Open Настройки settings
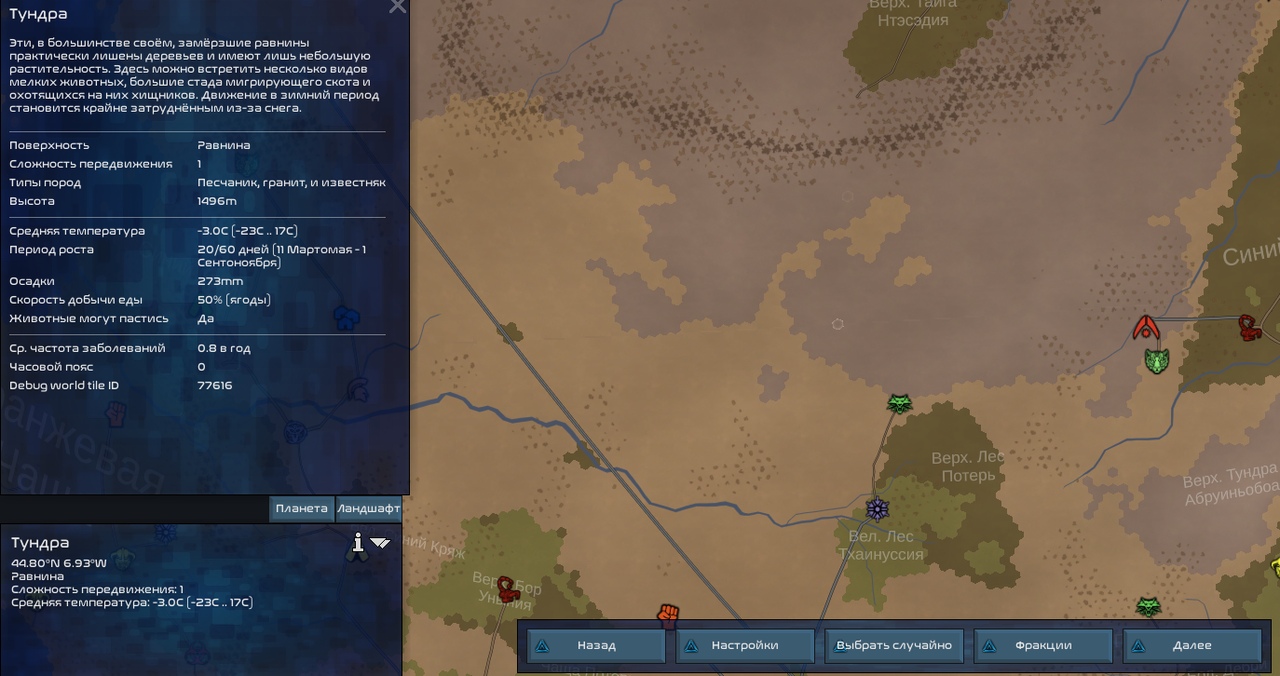 click(744, 645)
